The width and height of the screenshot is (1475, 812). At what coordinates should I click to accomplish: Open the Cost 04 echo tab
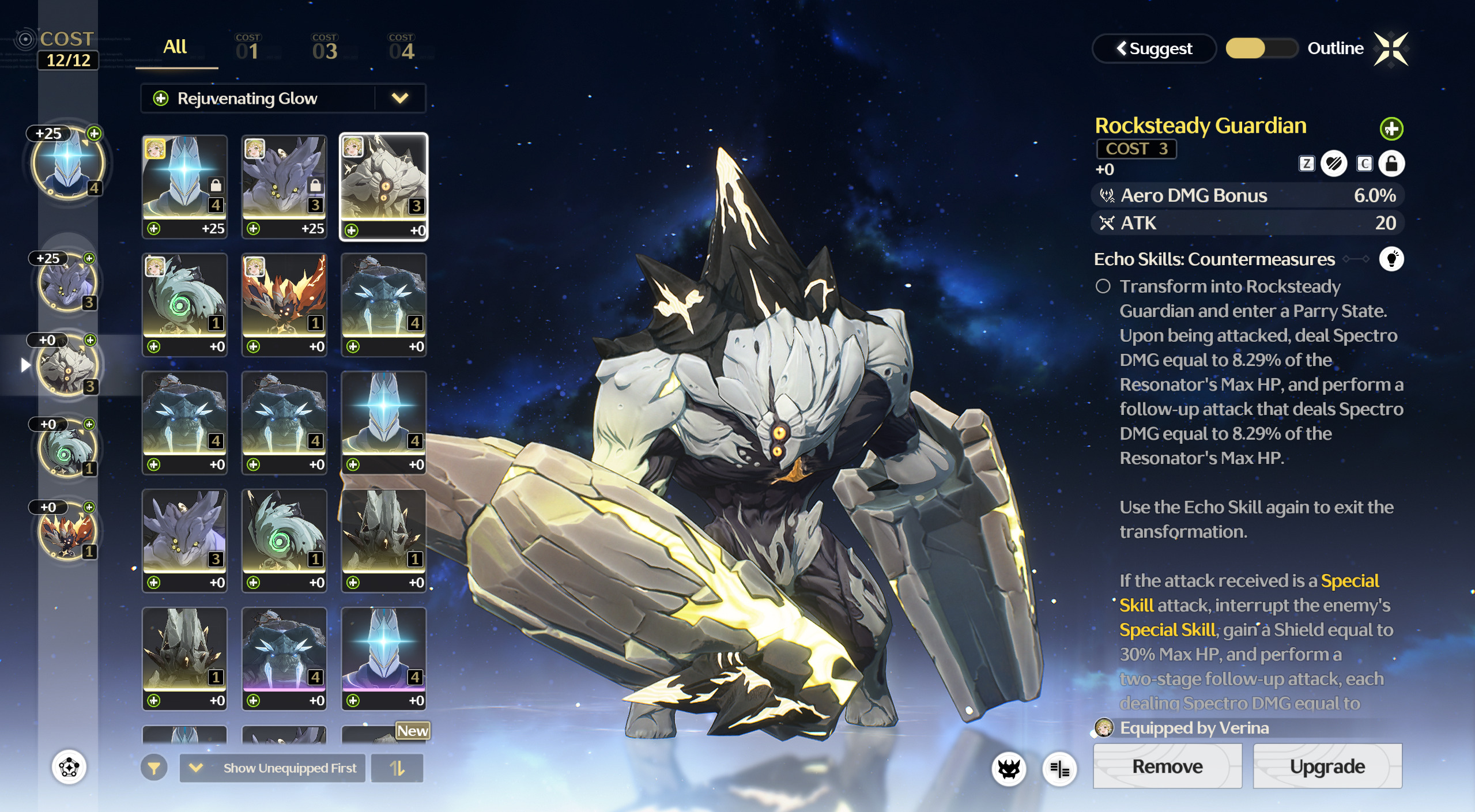pyautogui.click(x=402, y=47)
